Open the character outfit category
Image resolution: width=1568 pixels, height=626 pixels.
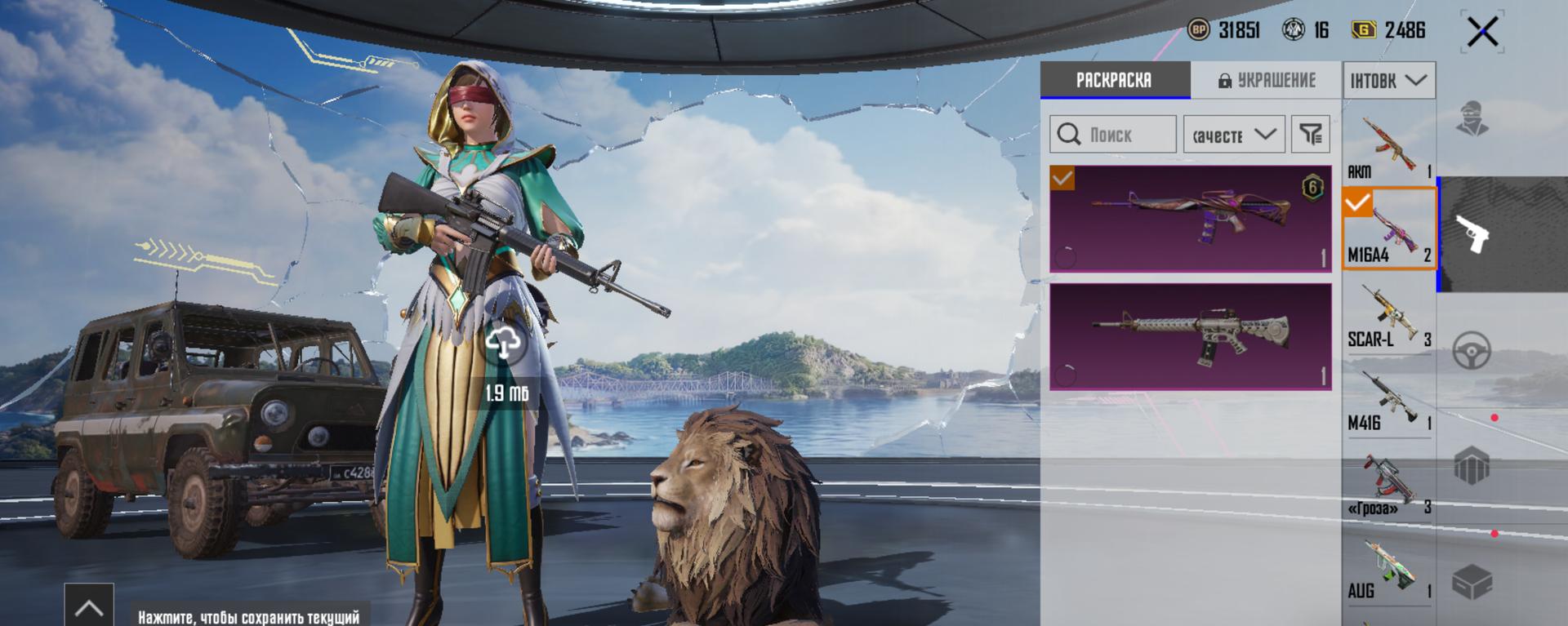[x=1472, y=119]
